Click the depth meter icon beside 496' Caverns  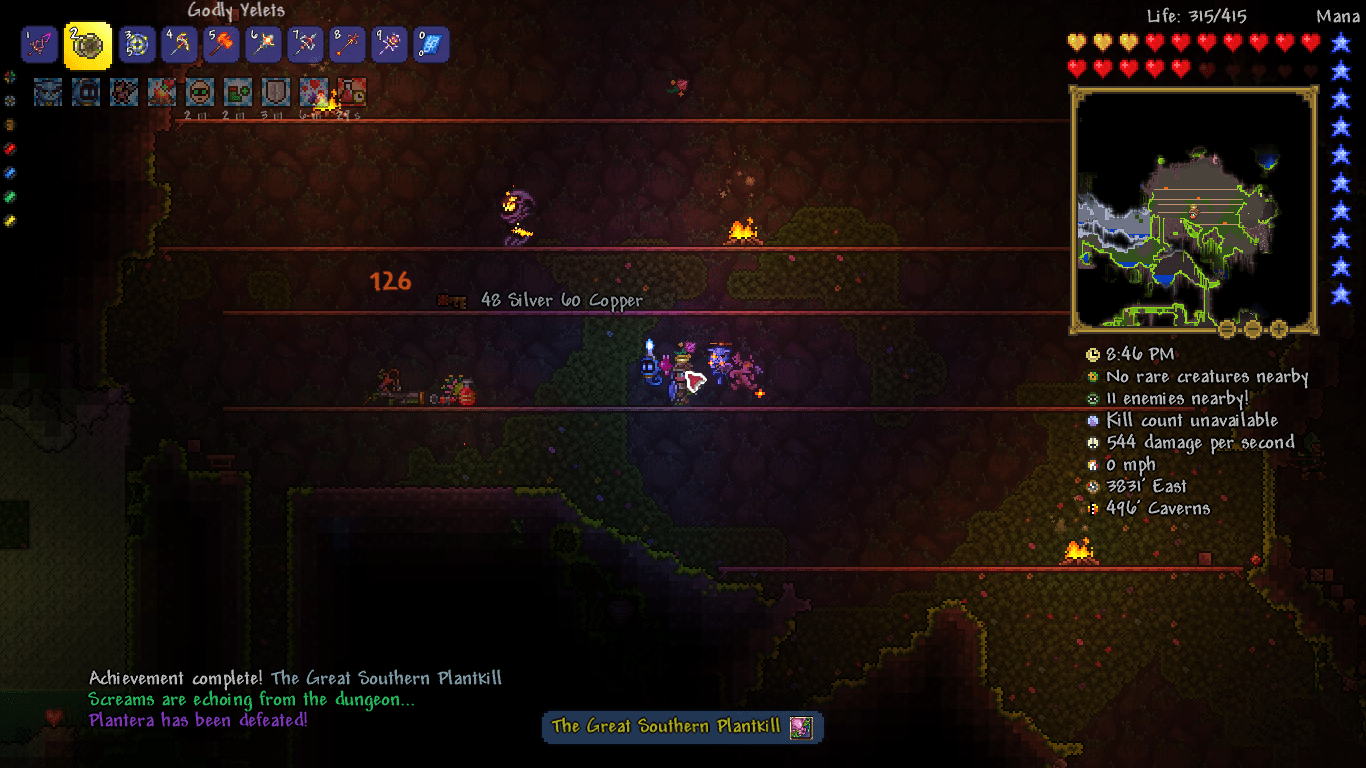(1092, 508)
